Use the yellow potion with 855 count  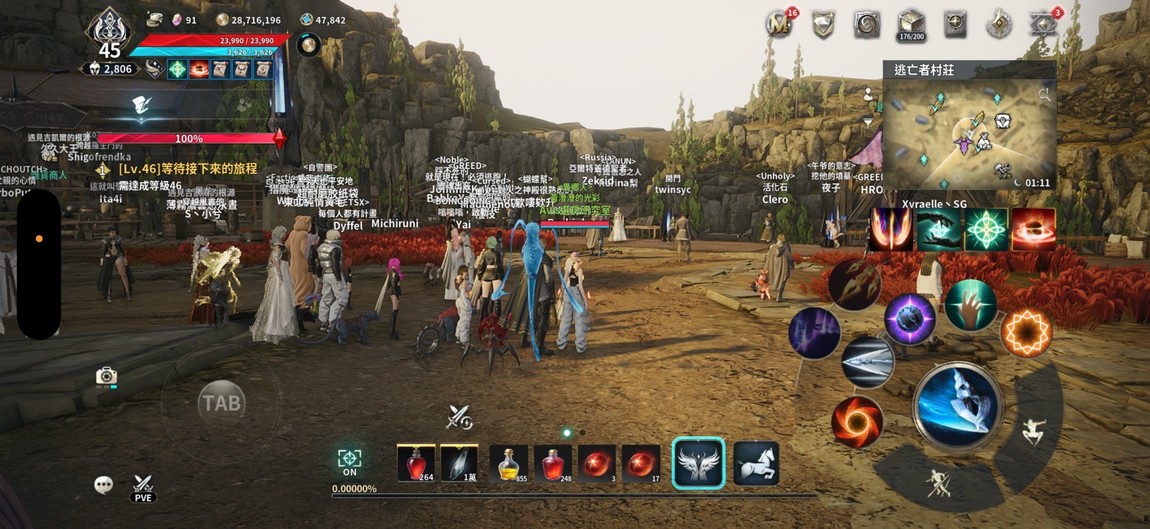click(508, 464)
